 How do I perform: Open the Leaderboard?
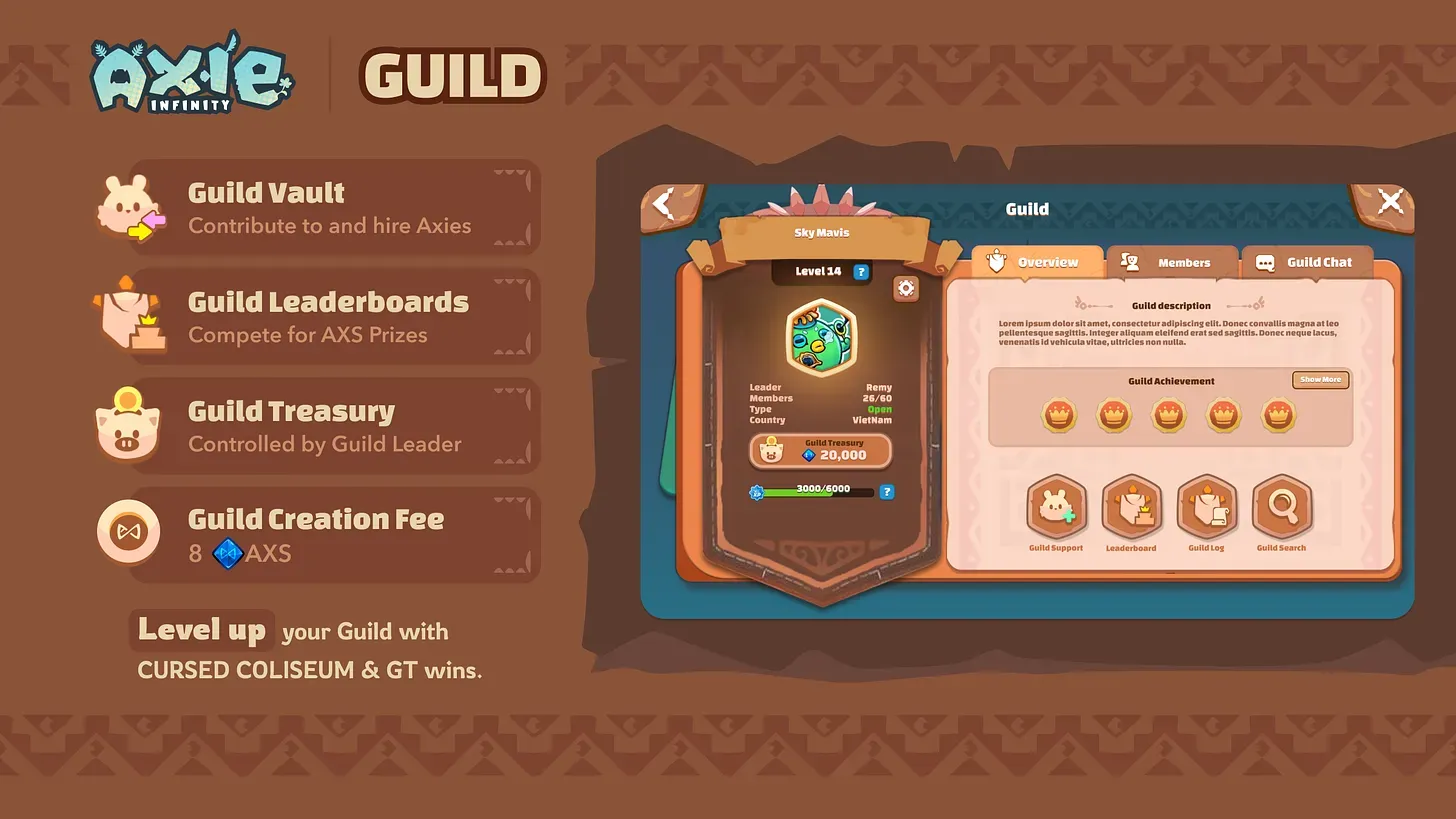point(1131,507)
